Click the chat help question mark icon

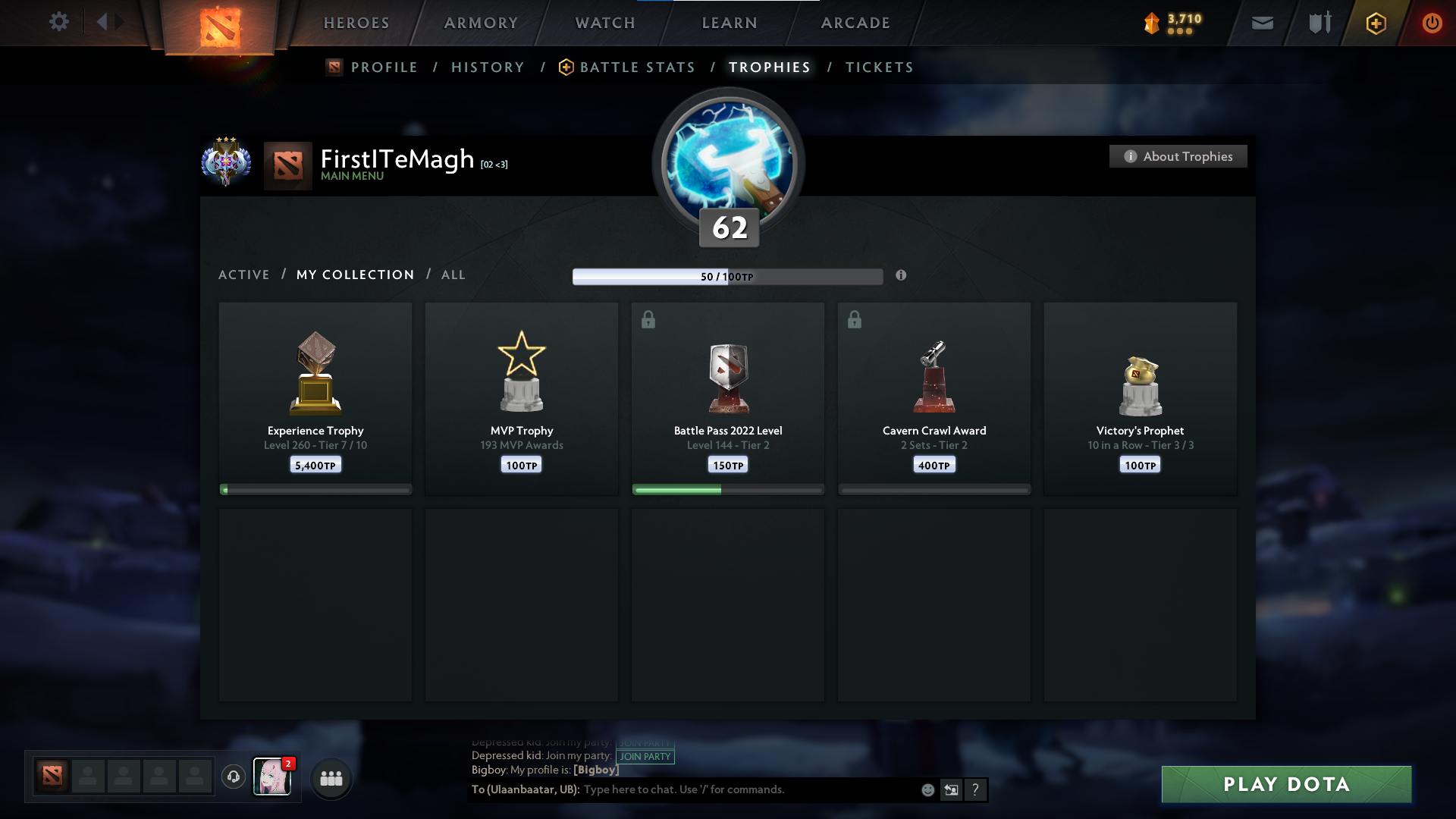pos(975,789)
